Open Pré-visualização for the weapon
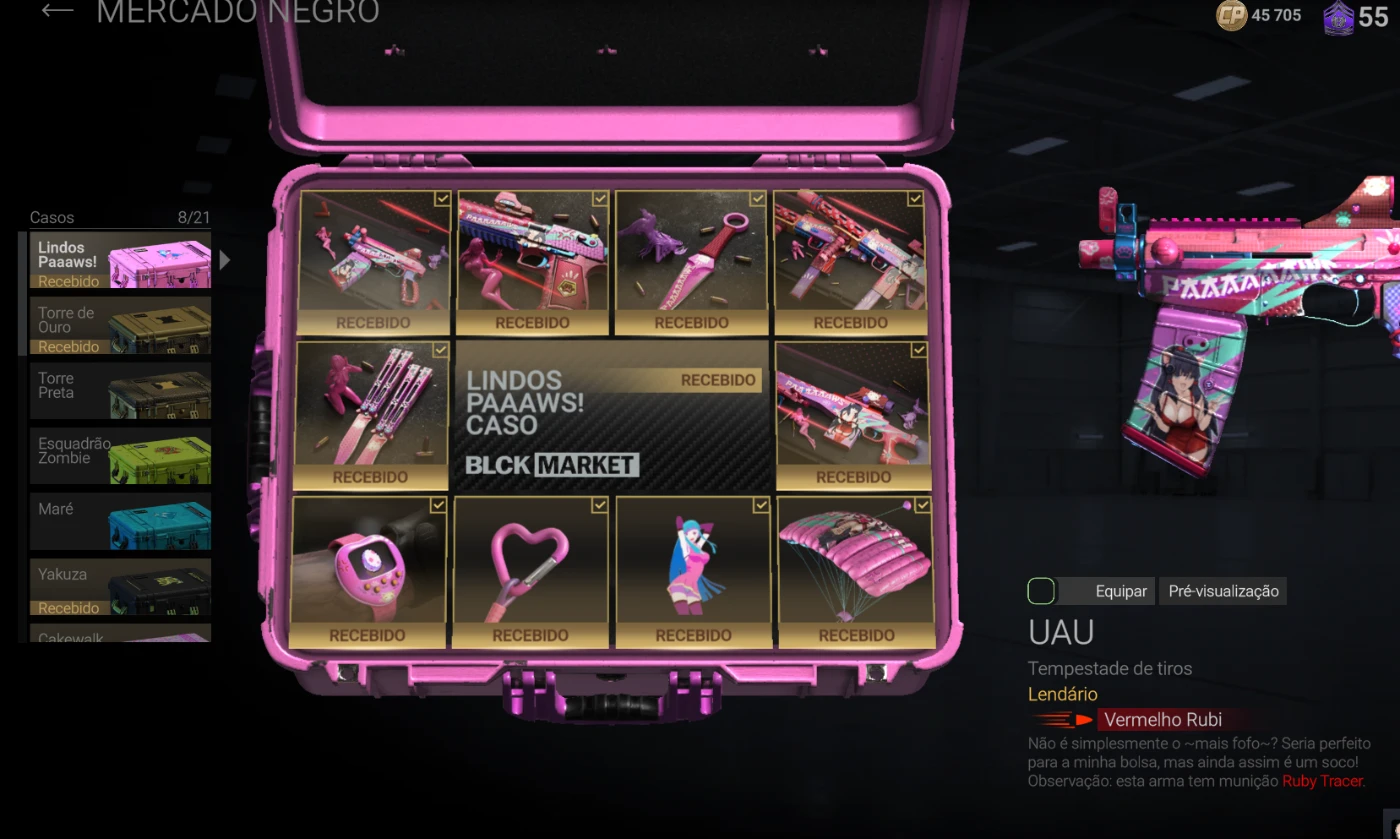The image size is (1400, 839). [1224, 591]
